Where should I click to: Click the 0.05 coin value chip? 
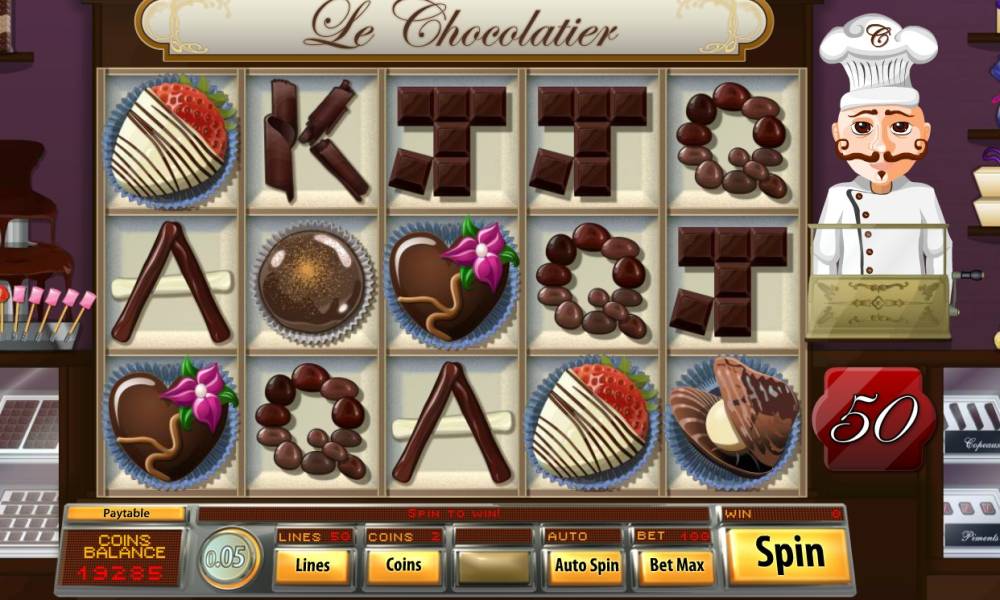click(x=229, y=557)
